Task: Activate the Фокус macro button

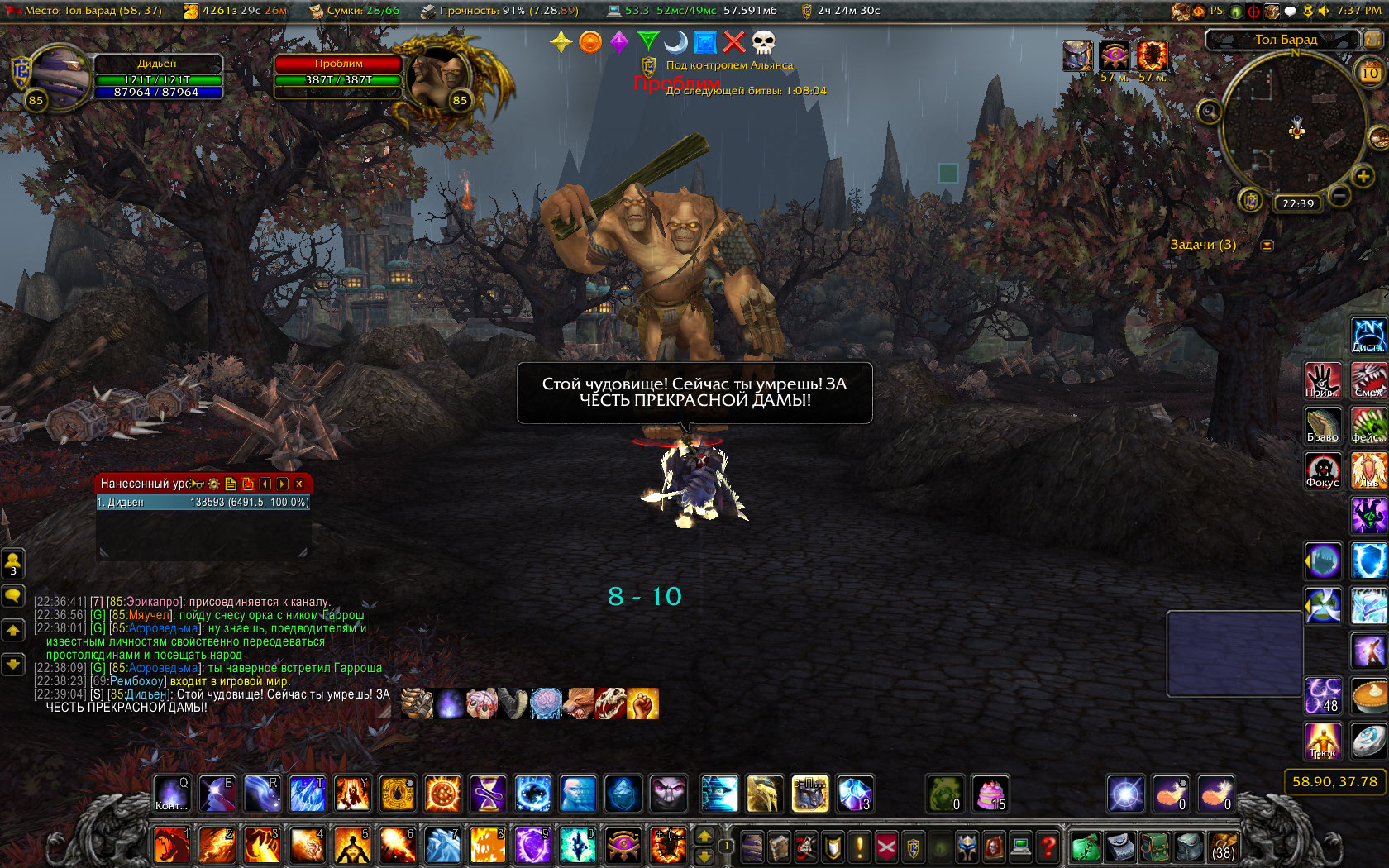Action: [1322, 471]
